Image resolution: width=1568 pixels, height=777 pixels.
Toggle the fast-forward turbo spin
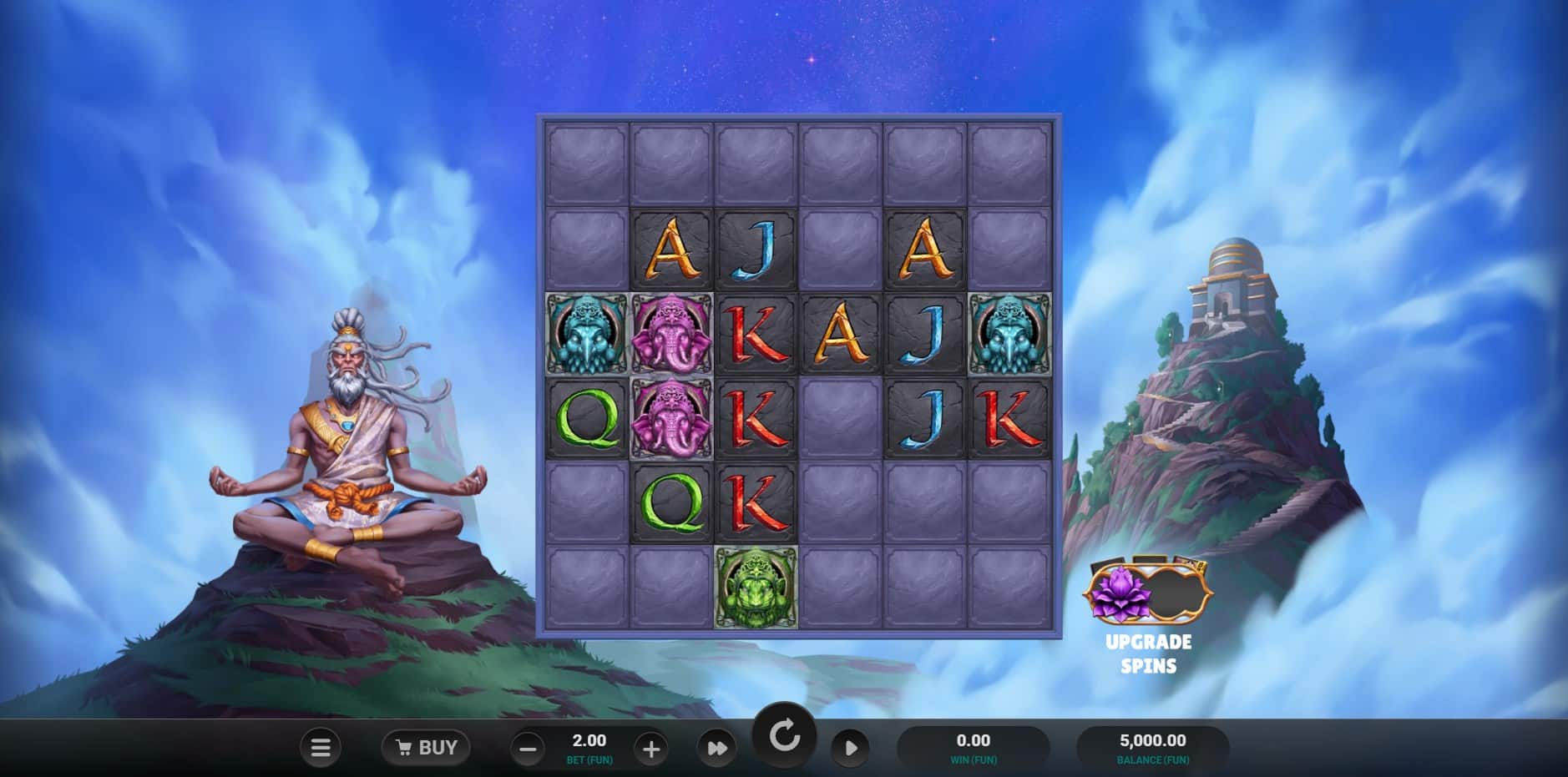pos(717,749)
